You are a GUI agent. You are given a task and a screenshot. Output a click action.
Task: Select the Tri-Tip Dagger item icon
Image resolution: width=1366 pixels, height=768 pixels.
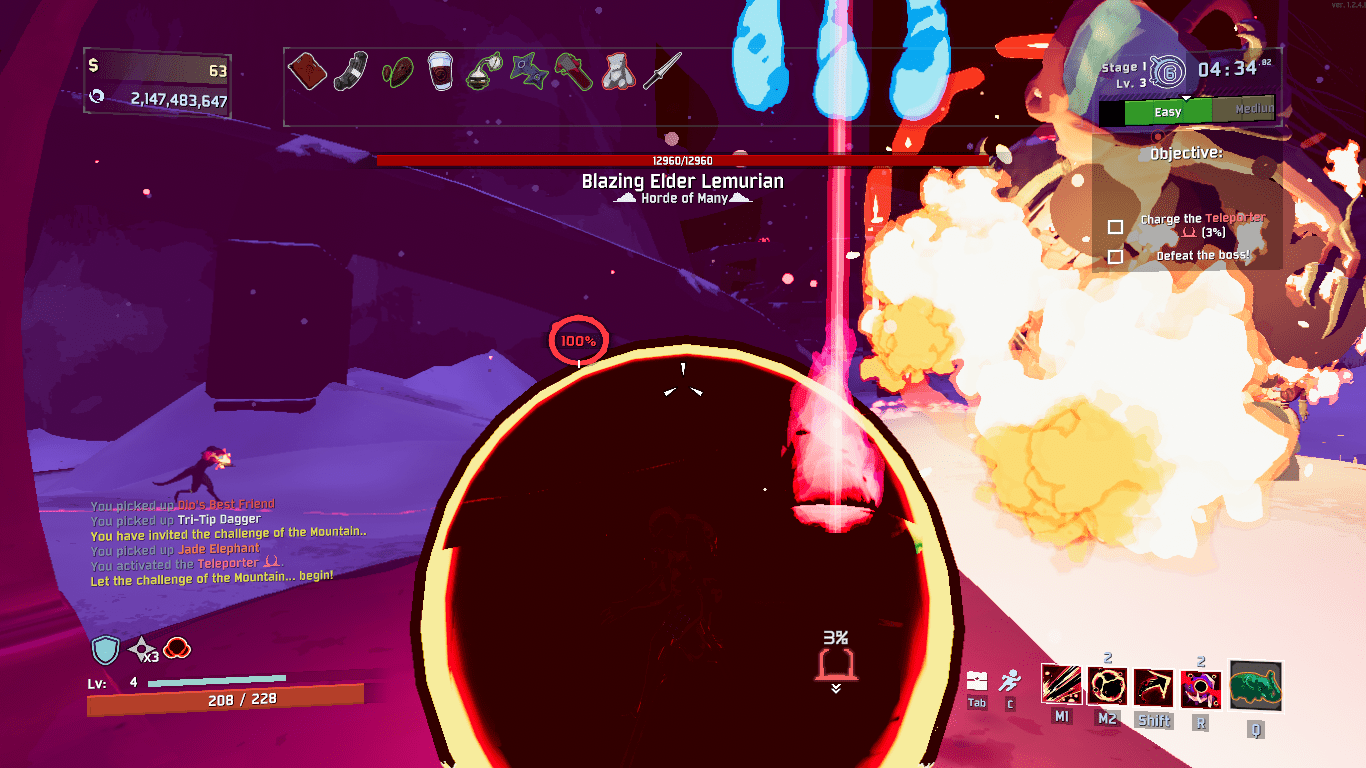[661, 70]
